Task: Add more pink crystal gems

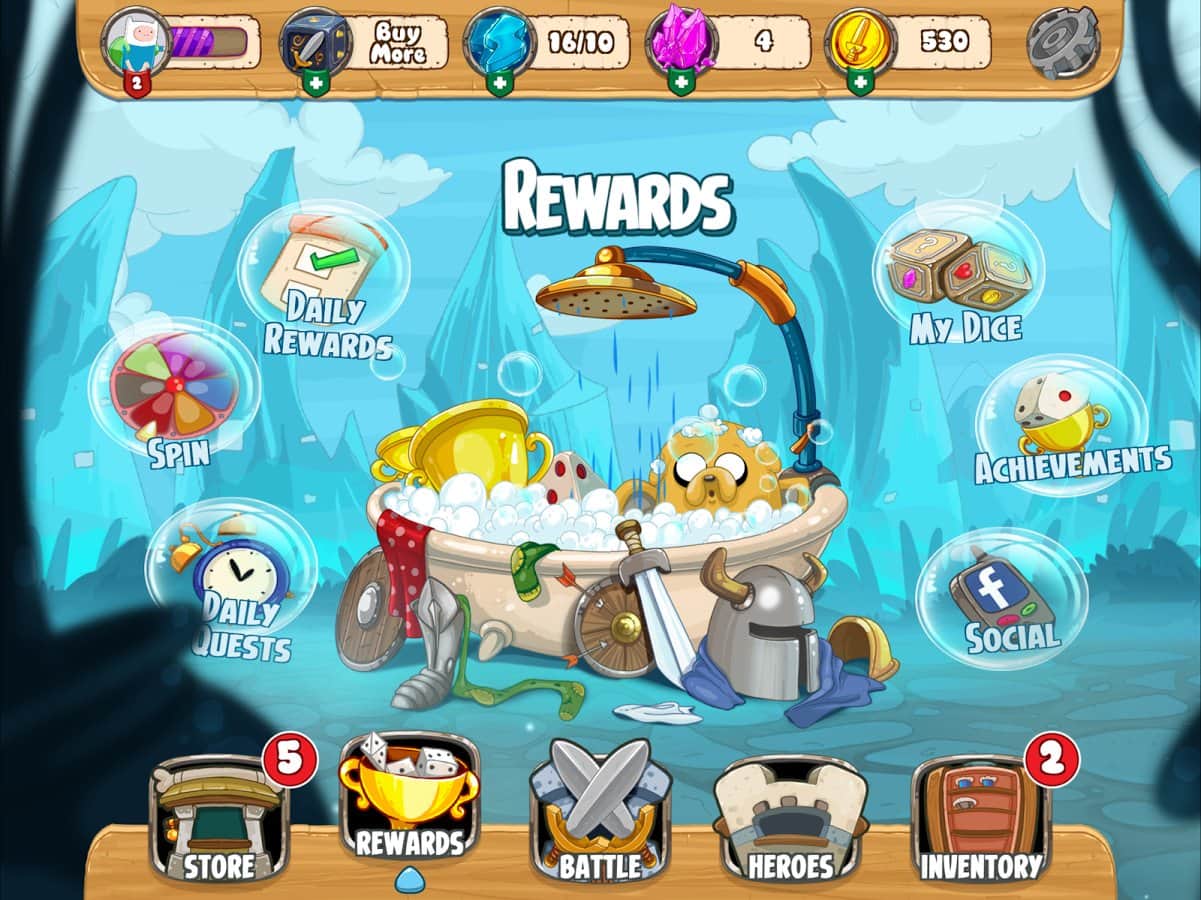Action: [x=681, y=84]
